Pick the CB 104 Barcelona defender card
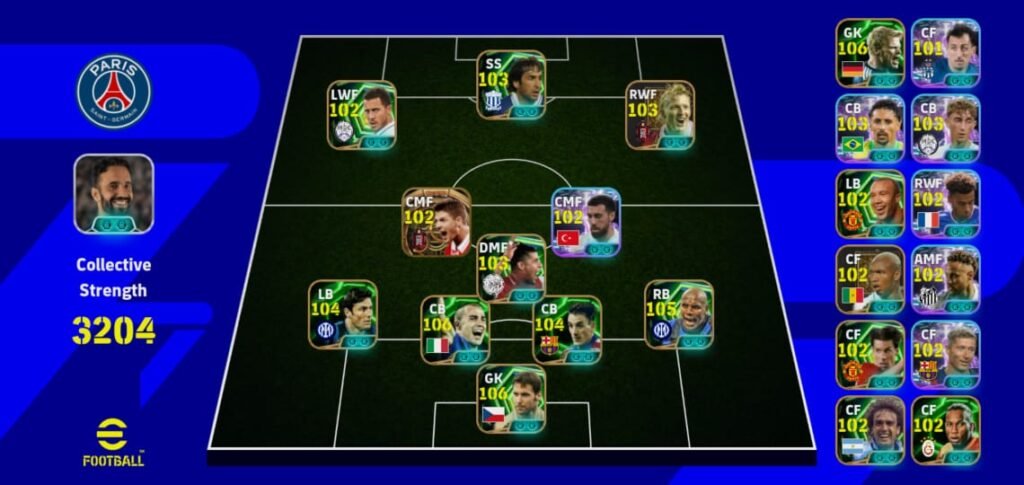Screen dimensions: 1024x485 (x=567, y=330)
